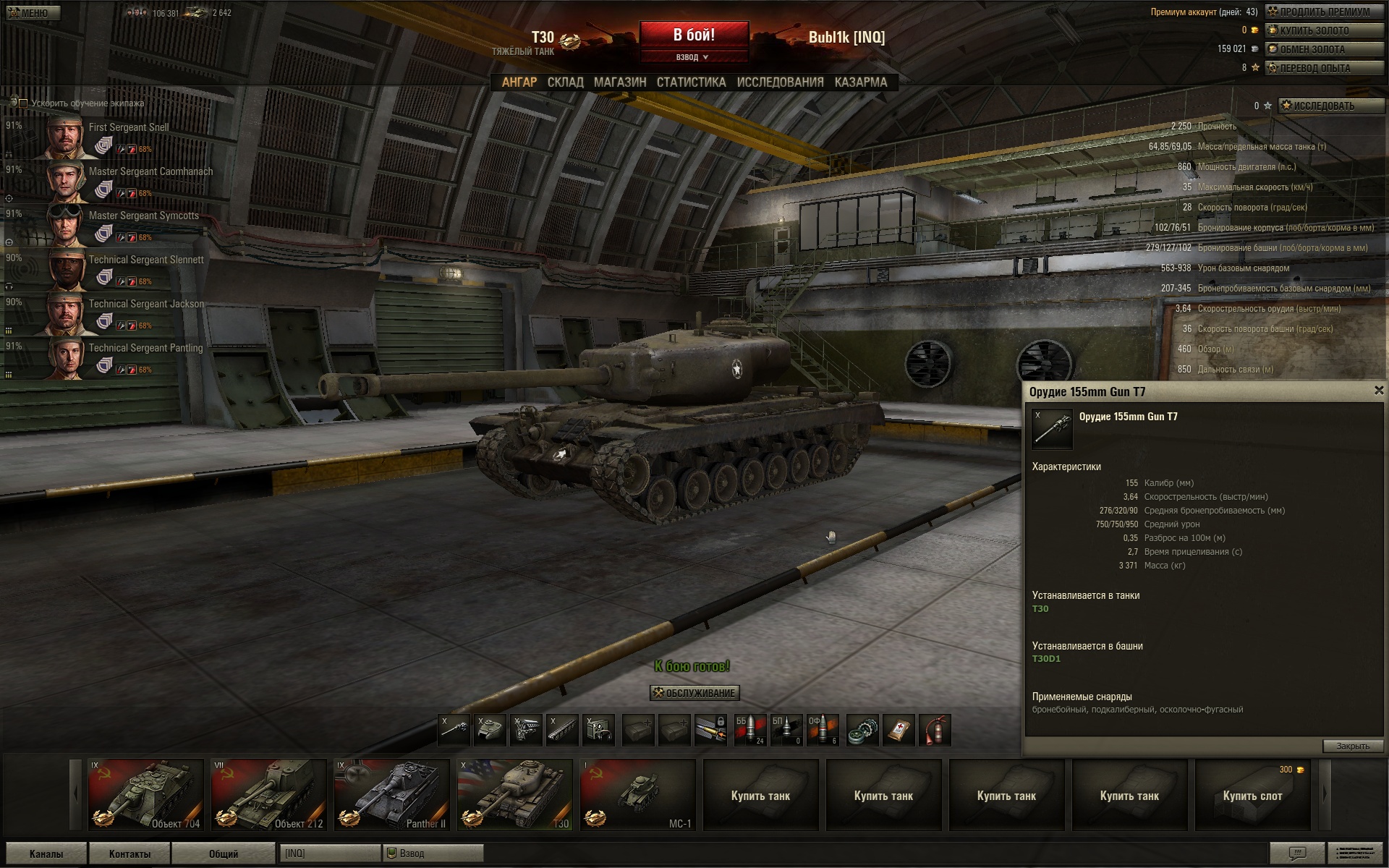
Task: Toggle accelerate crew training checkbox
Action: pos(23,103)
